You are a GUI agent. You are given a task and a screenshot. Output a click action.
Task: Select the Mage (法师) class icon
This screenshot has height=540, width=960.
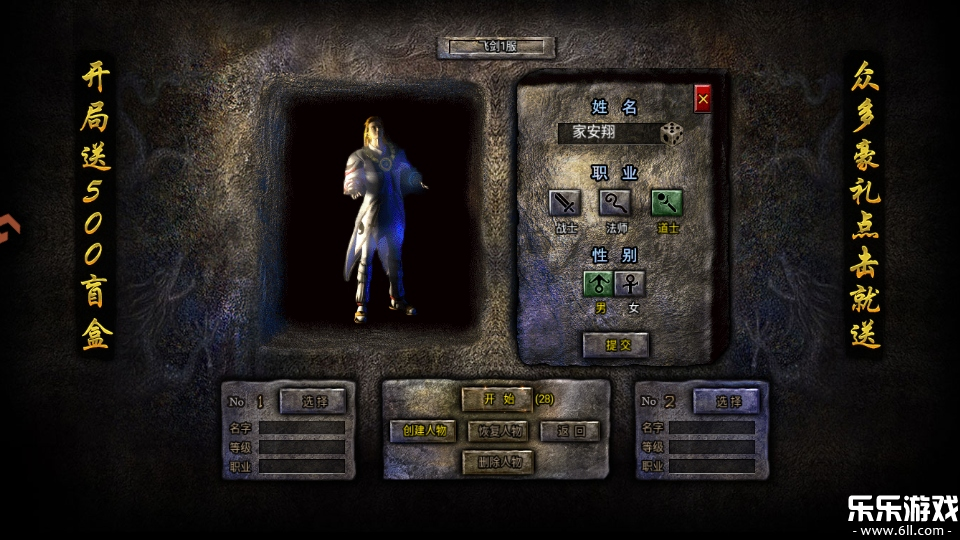[615, 203]
